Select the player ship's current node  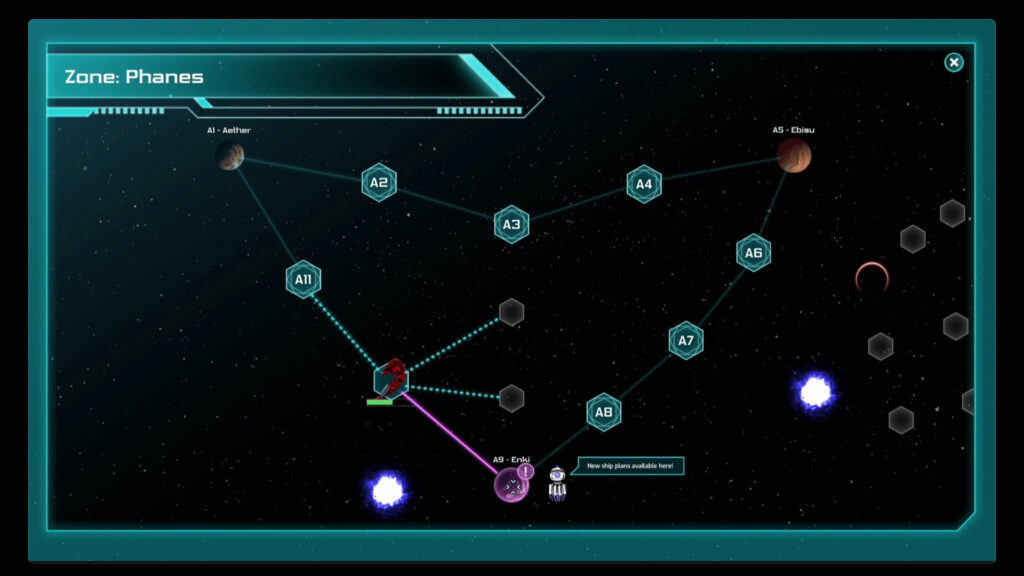(391, 379)
